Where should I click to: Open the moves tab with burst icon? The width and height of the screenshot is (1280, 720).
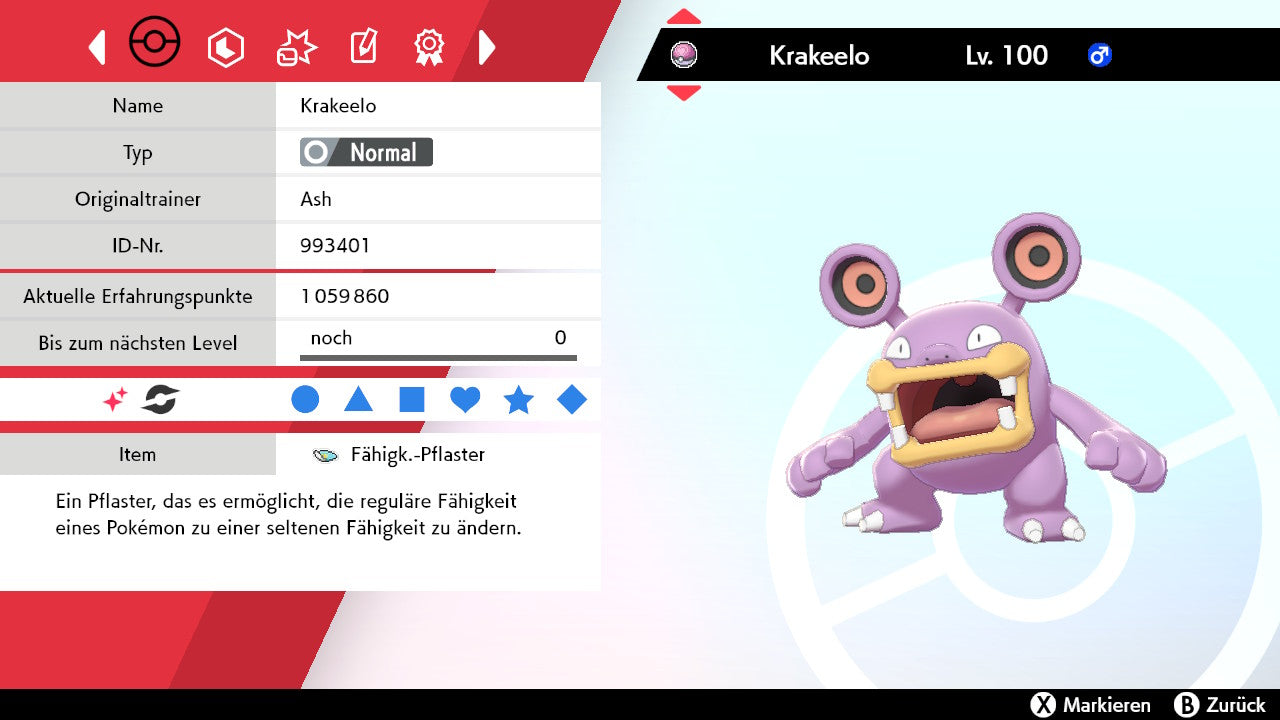pyautogui.click(x=296, y=47)
